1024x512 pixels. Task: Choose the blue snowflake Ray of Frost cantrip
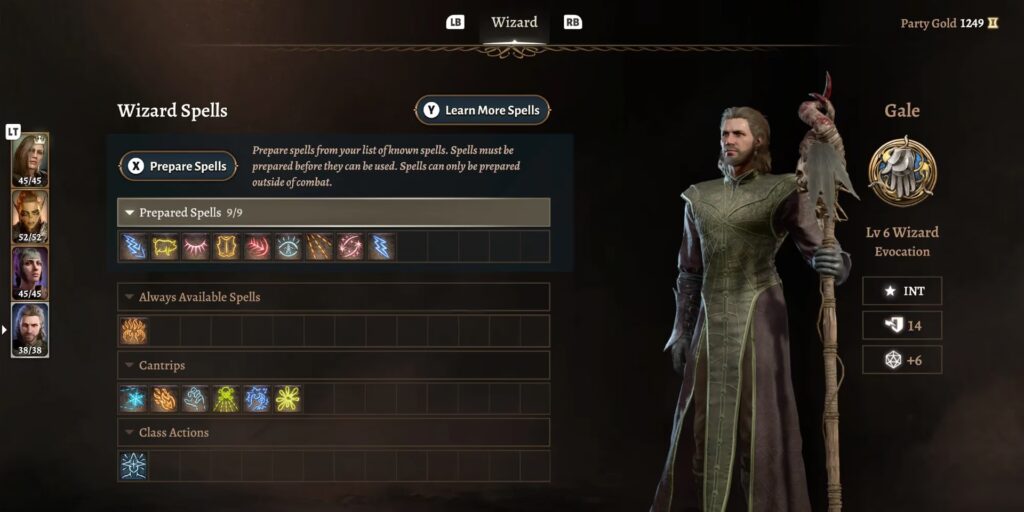(x=134, y=399)
